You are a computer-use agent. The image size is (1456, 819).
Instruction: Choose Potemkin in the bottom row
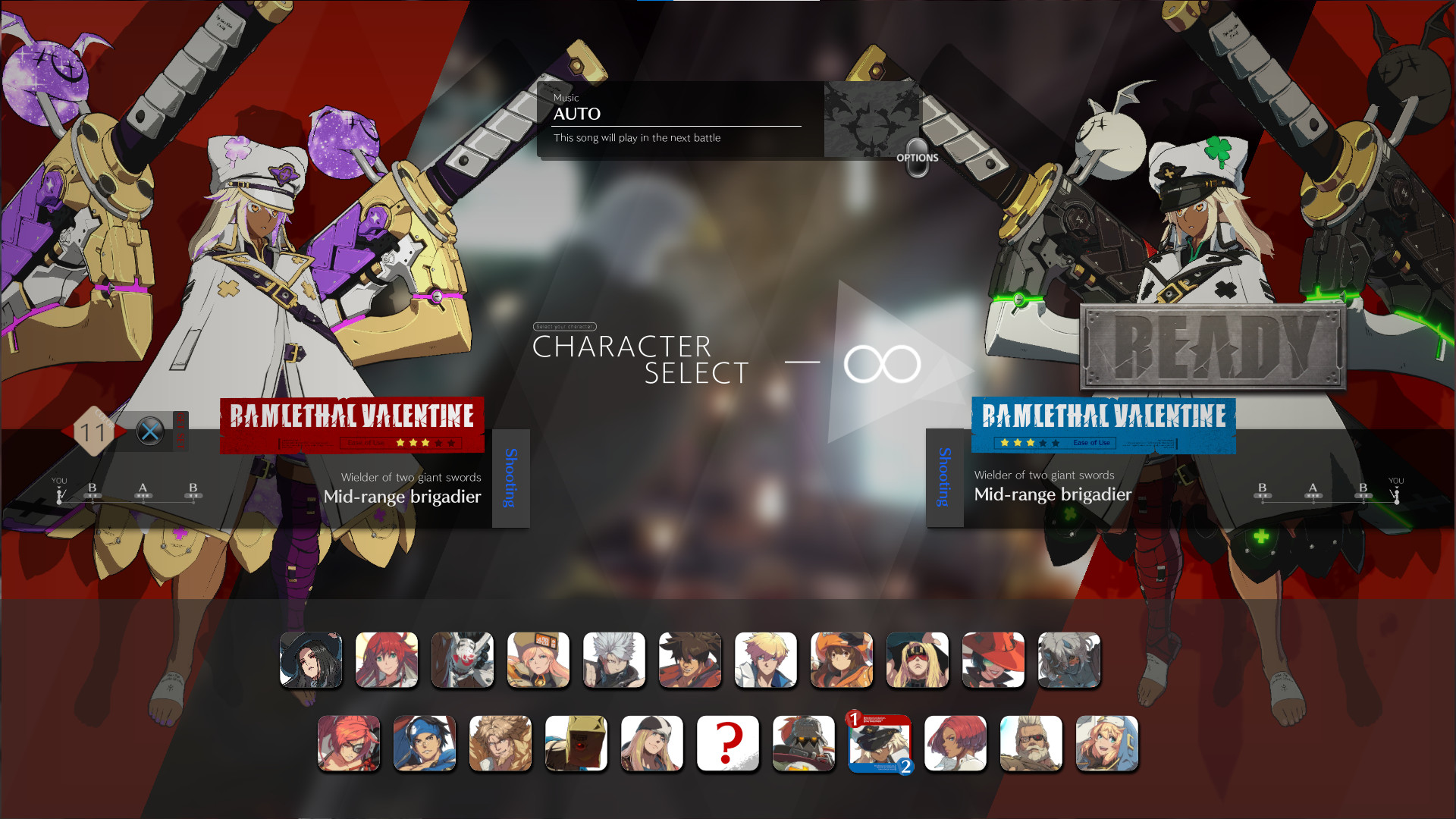[804, 743]
